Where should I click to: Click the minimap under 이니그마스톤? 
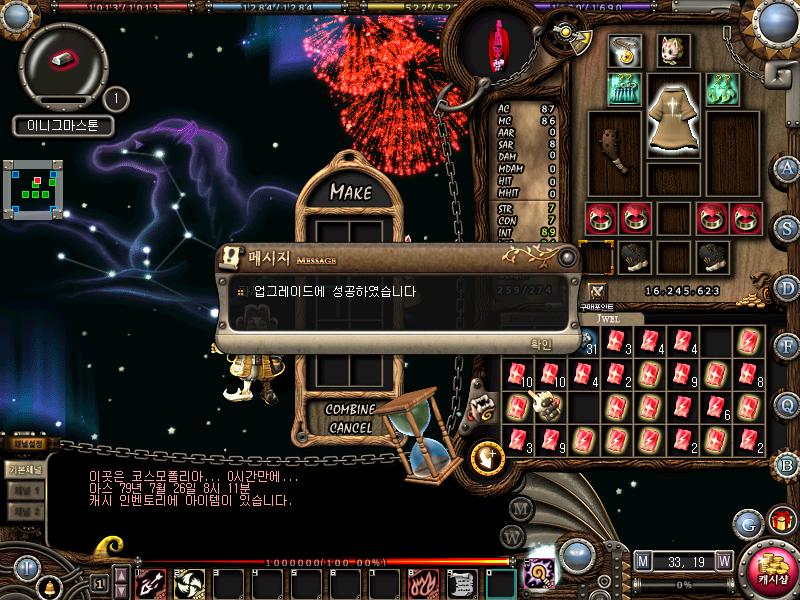coord(37,186)
